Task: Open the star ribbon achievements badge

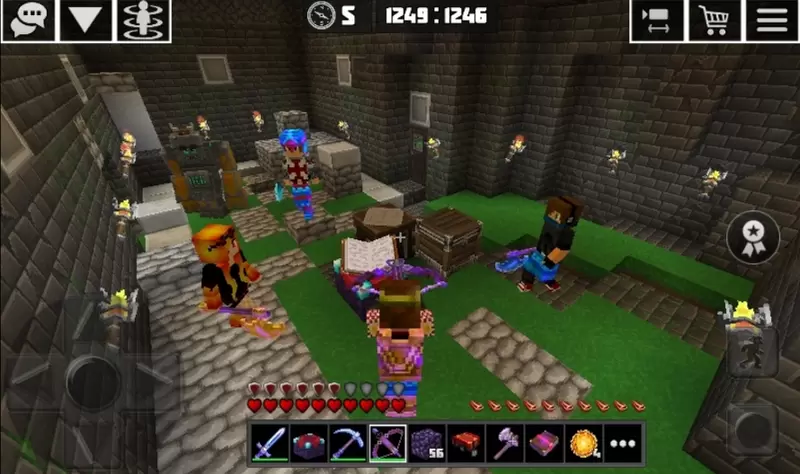Action: 752,238
